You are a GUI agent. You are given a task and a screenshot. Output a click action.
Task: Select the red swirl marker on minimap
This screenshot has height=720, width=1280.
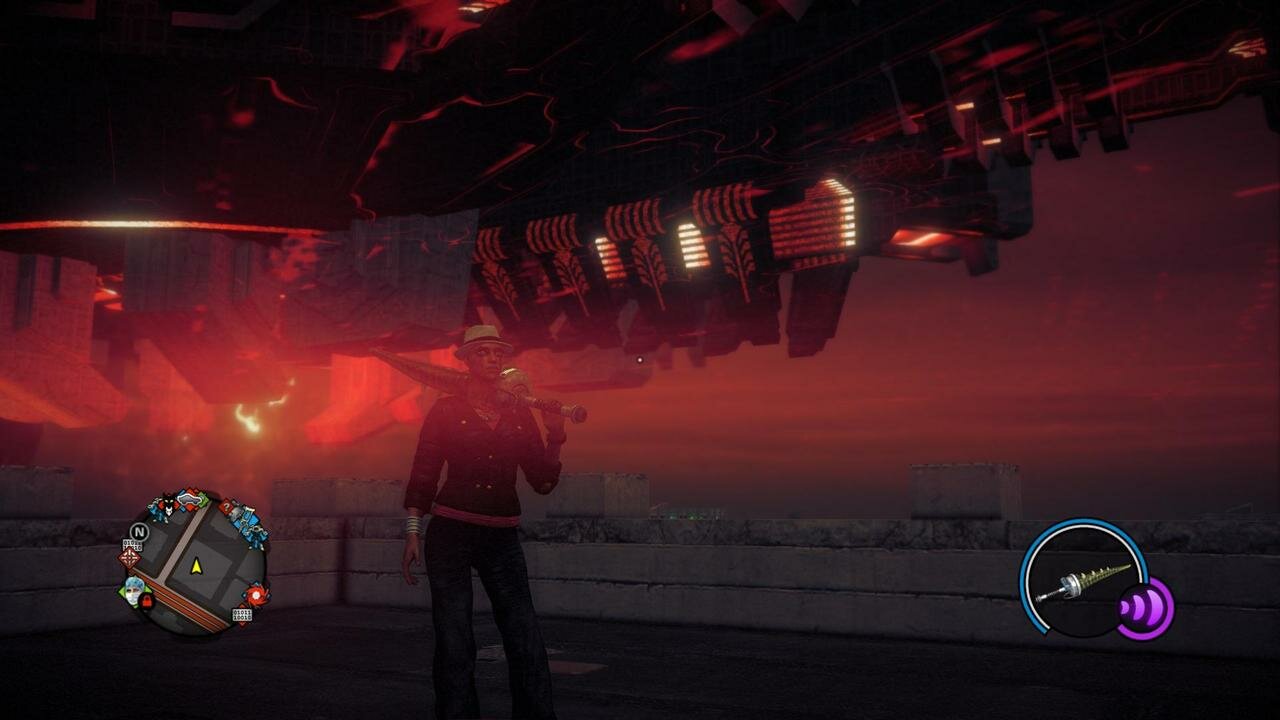(257, 596)
